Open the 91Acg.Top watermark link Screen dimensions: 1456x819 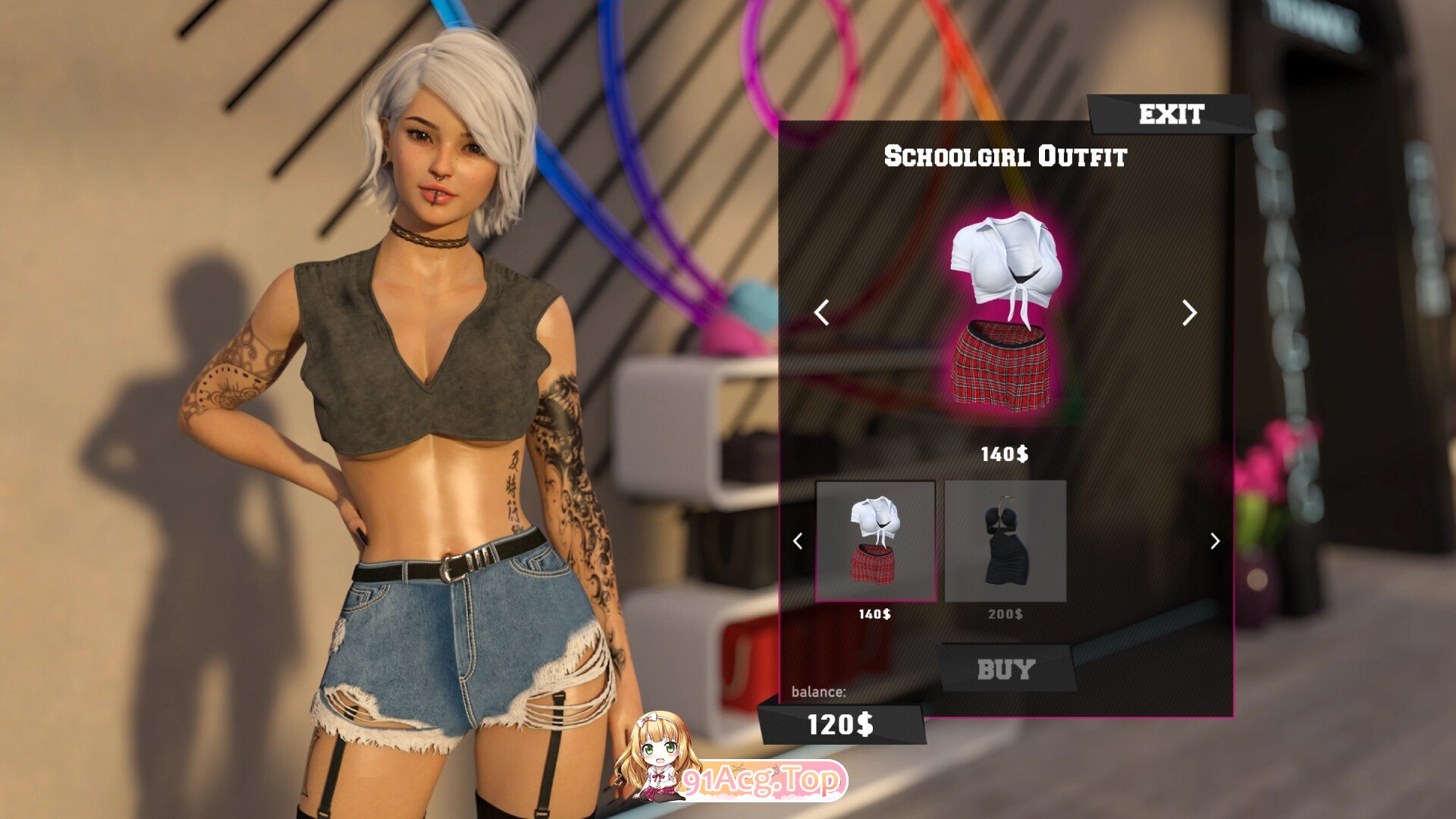coord(761,780)
